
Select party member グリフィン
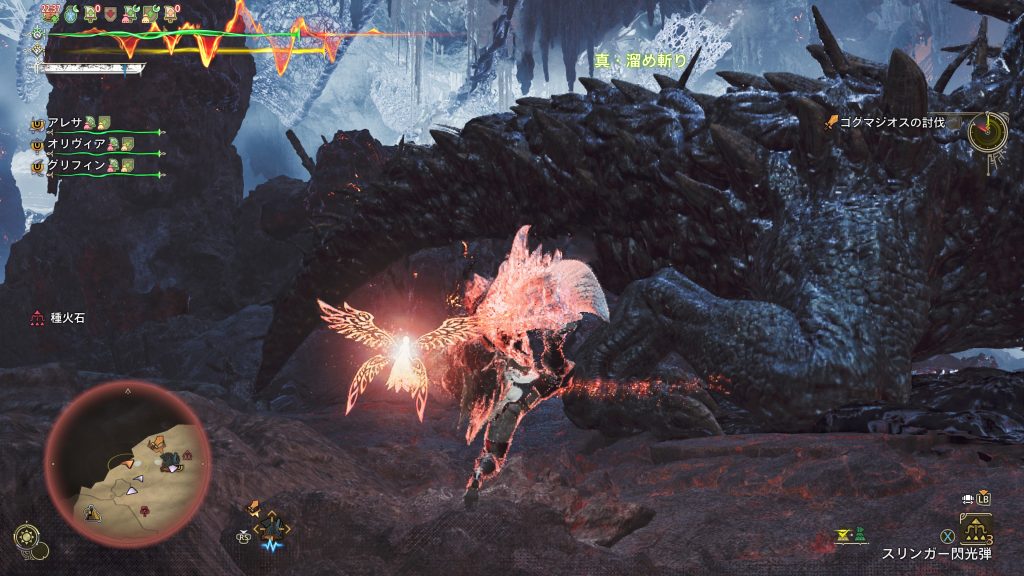(71, 166)
